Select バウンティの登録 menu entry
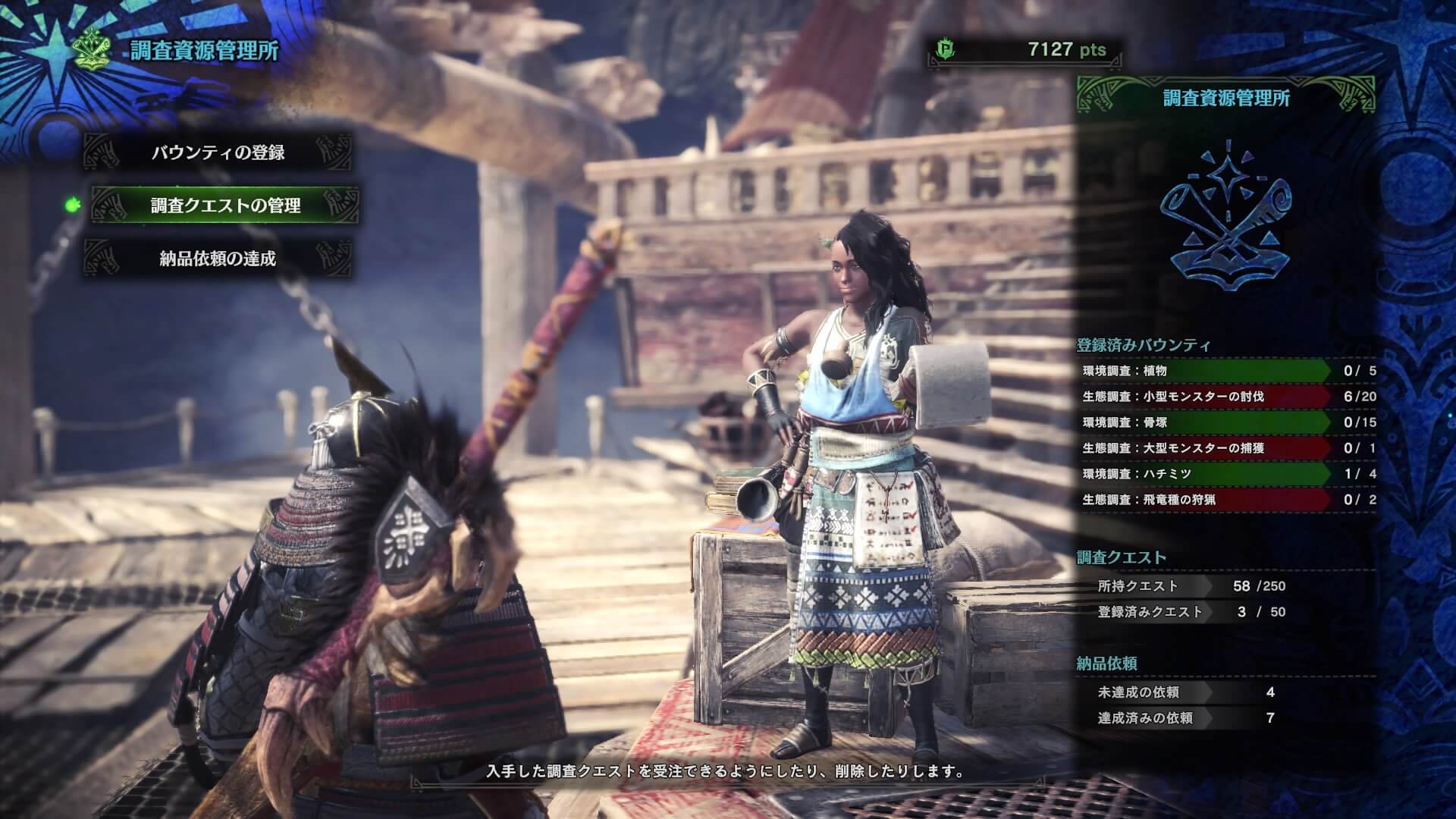The width and height of the screenshot is (1456, 819). (218, 152)
